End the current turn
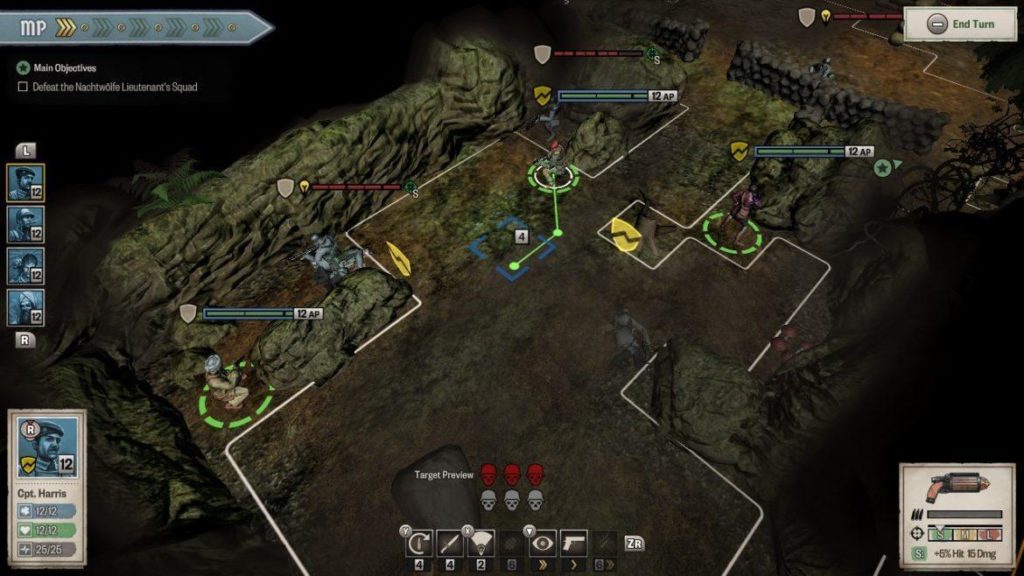The height and width of the screenshot is (576, 1024). (x=961, y=25)
